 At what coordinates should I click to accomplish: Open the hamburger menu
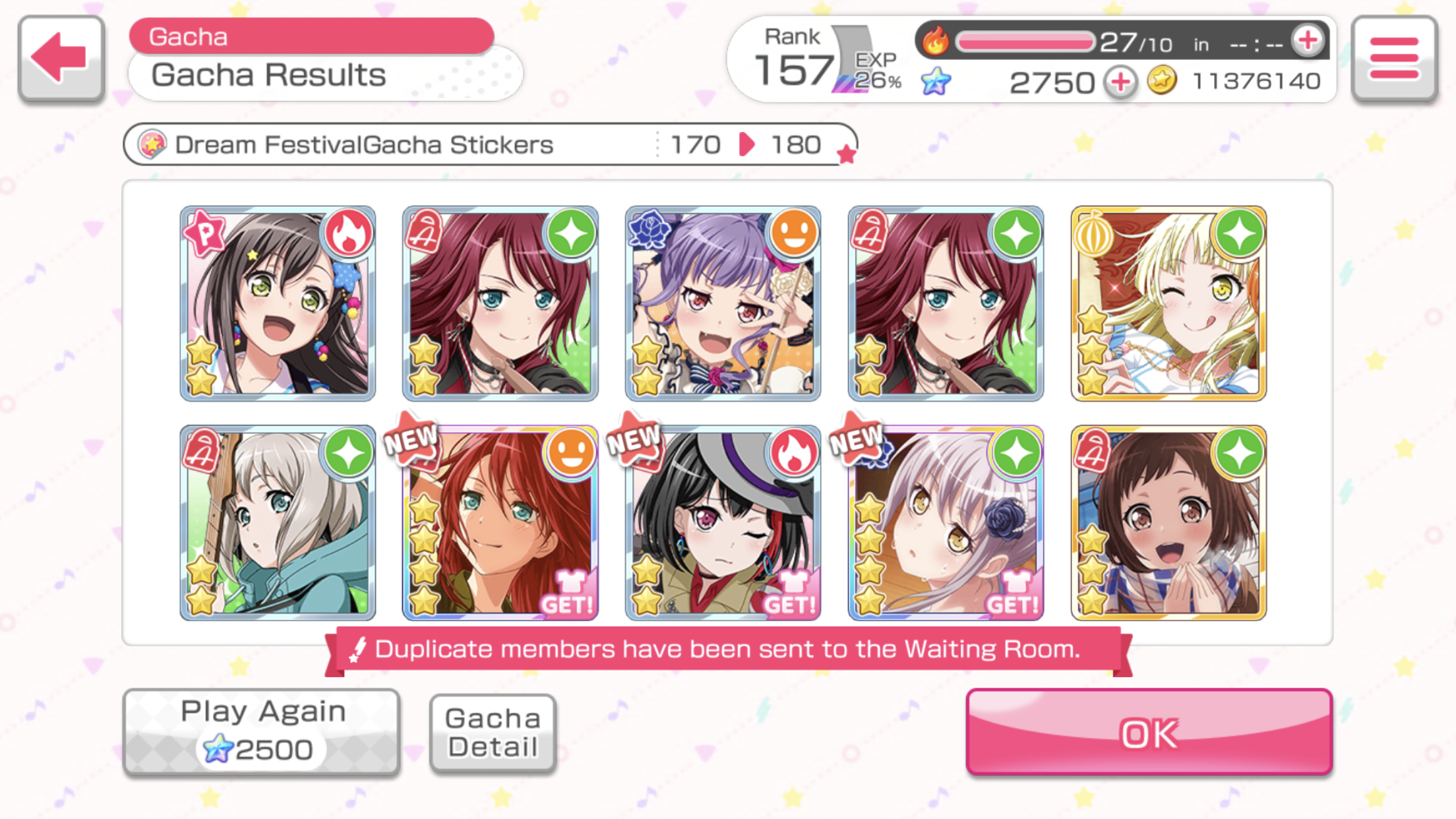(x=1394, y=58)
